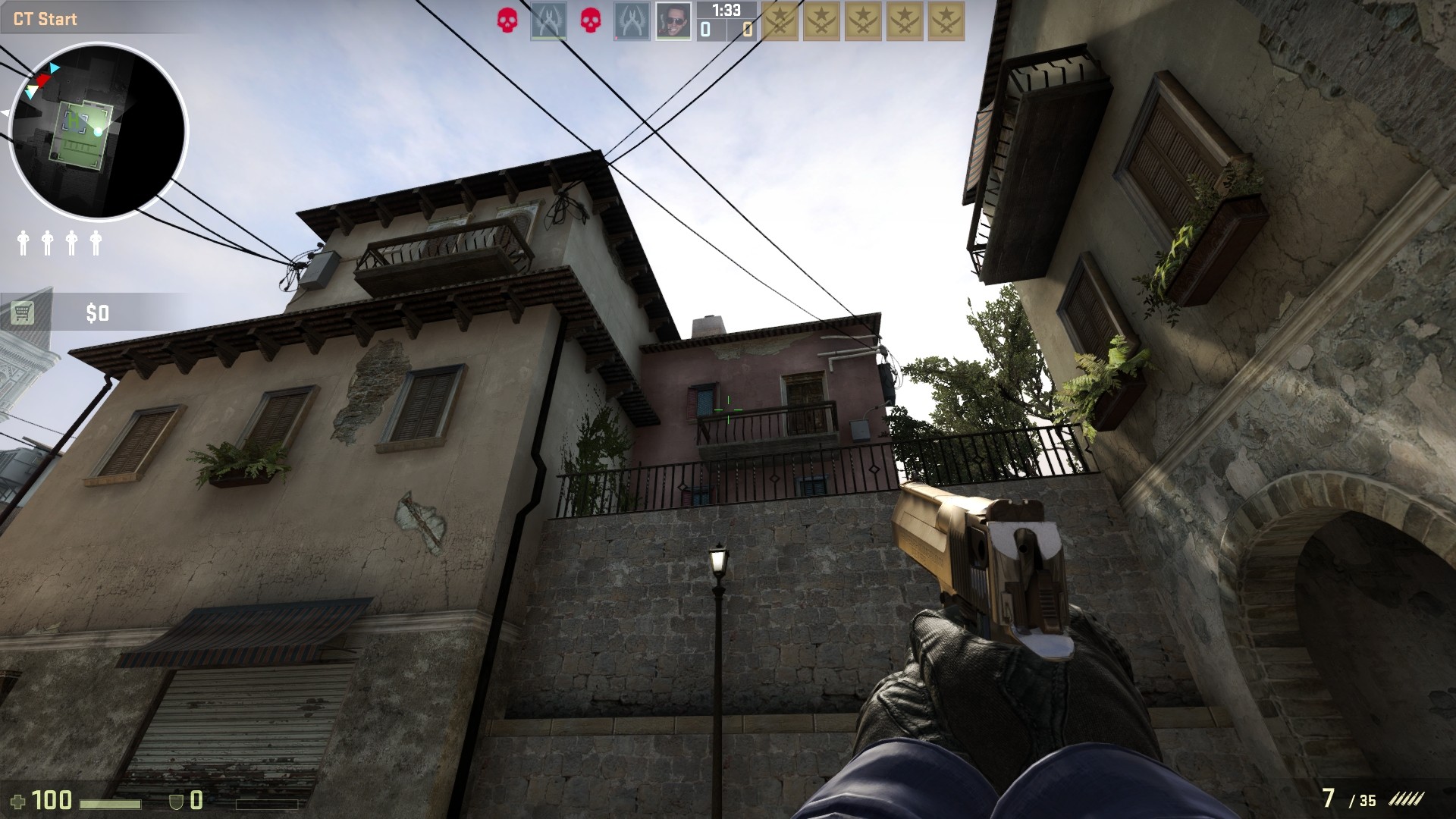This screenshot has height=819, width=1456.
Task: Click the first round-win medal icon
Action: tap(780, 20)
